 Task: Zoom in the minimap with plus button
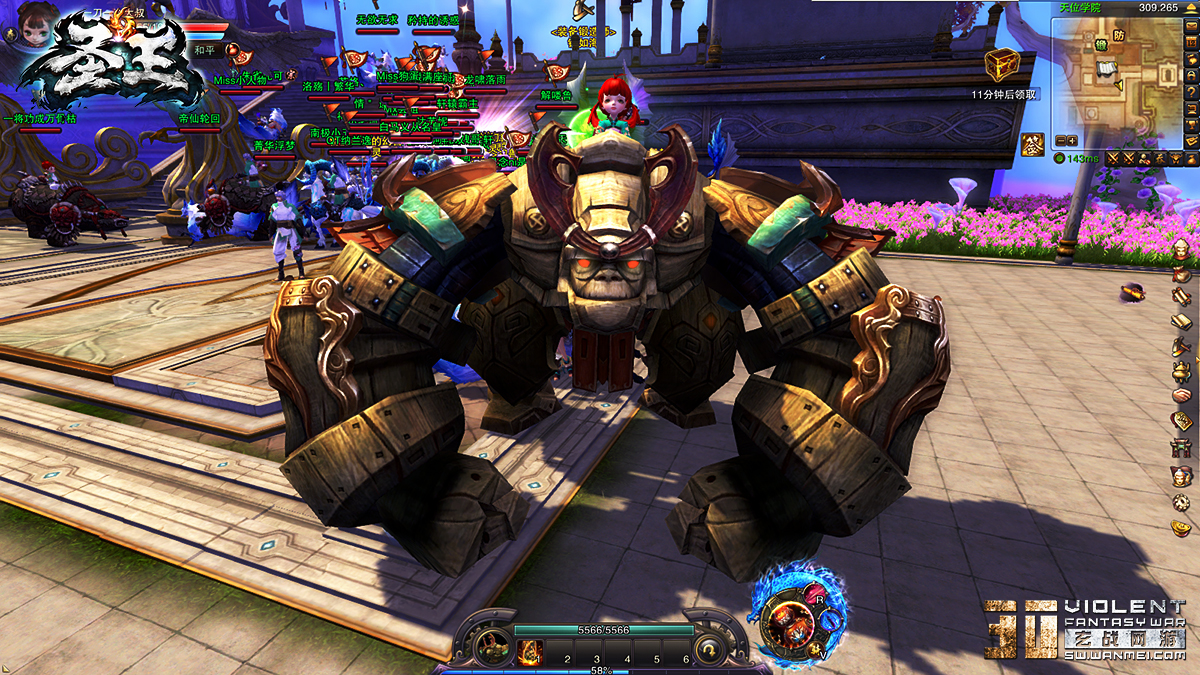coord(1072,141)
